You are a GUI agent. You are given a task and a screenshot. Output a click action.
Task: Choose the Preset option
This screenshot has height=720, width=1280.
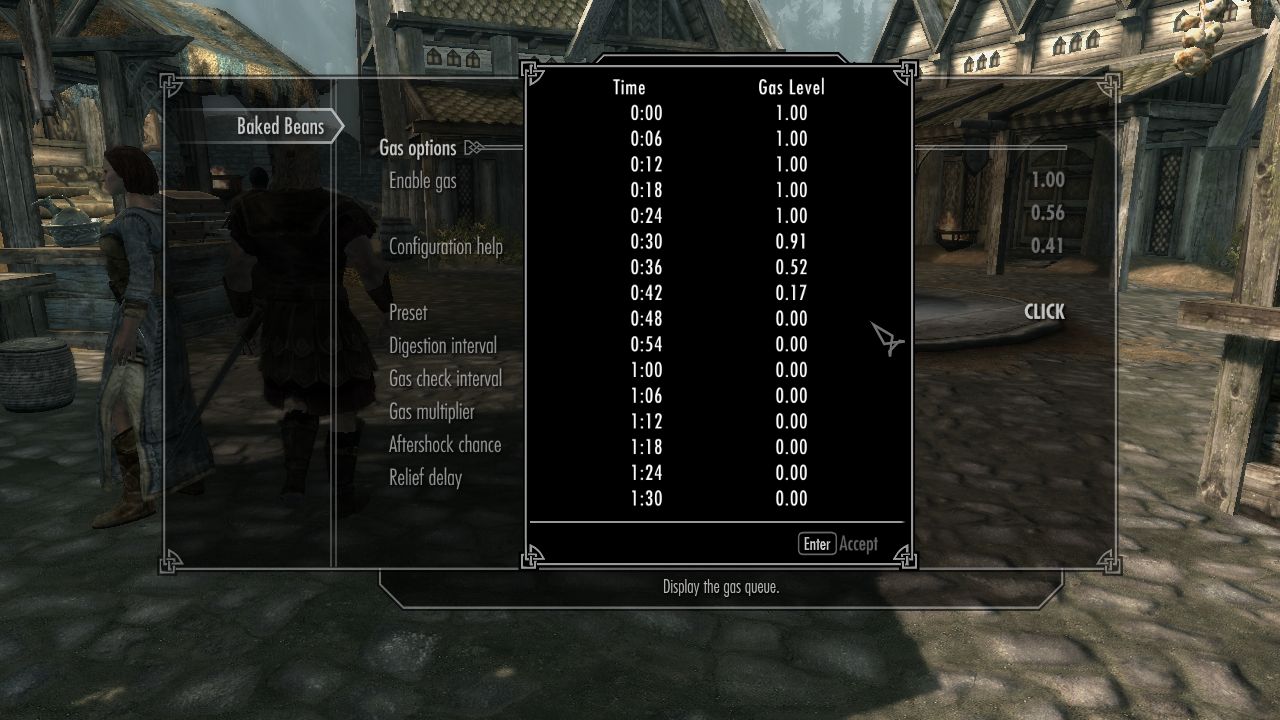click(408, 313)
